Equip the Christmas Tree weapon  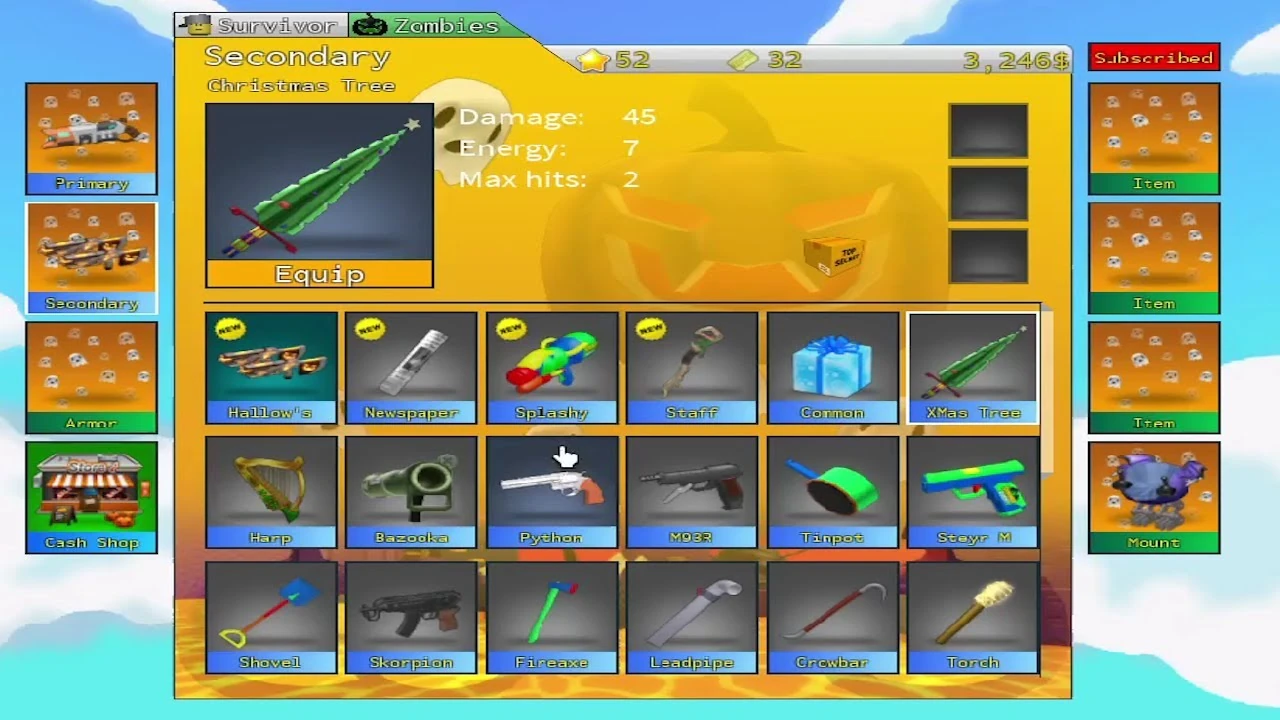coord(318,273)
